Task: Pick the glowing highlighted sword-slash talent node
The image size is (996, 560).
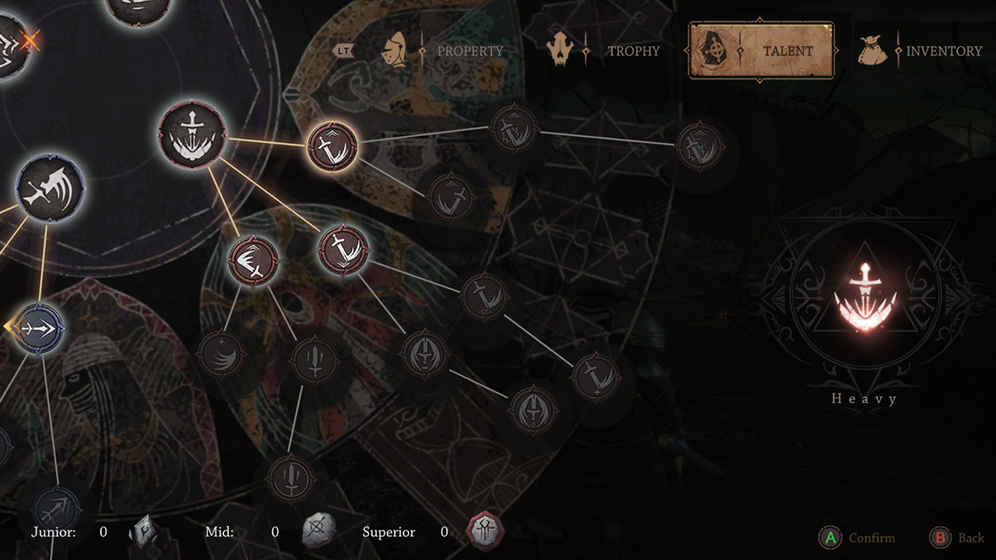Action: 332,146
